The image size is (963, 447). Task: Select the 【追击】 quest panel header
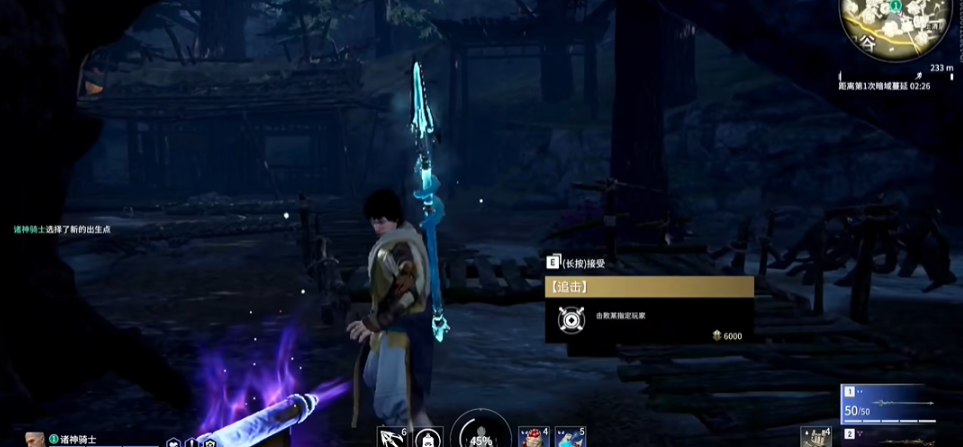point(649,287)
